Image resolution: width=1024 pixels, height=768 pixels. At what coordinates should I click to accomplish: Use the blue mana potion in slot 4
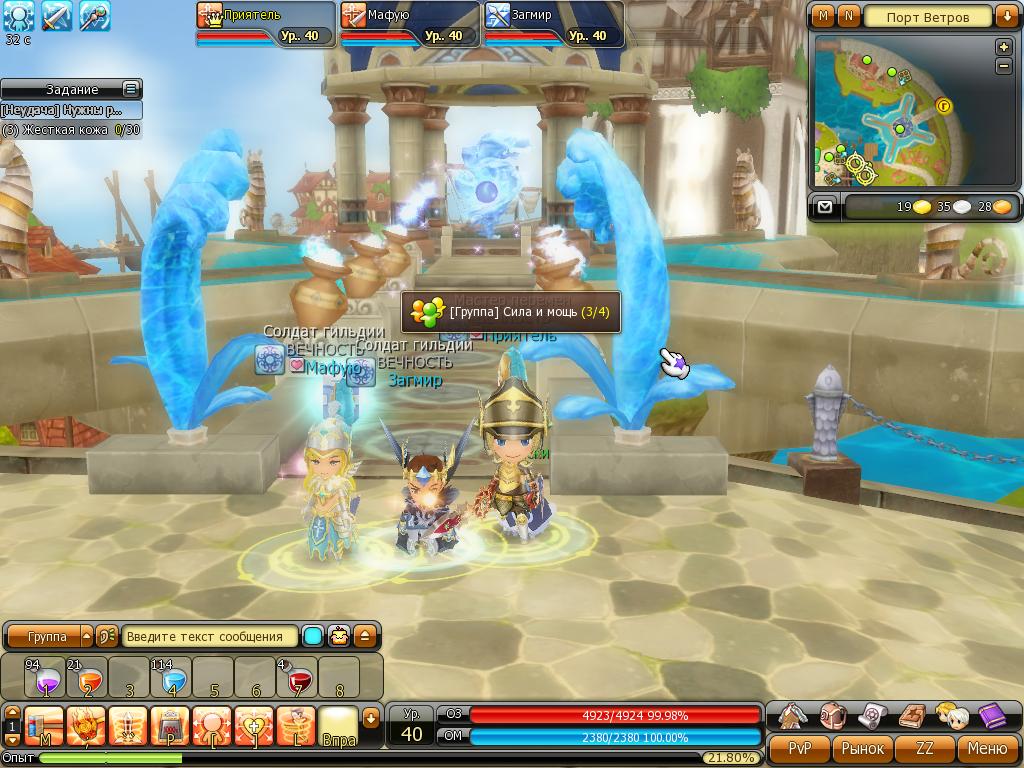pyautogui.click(x=172, y=678)
